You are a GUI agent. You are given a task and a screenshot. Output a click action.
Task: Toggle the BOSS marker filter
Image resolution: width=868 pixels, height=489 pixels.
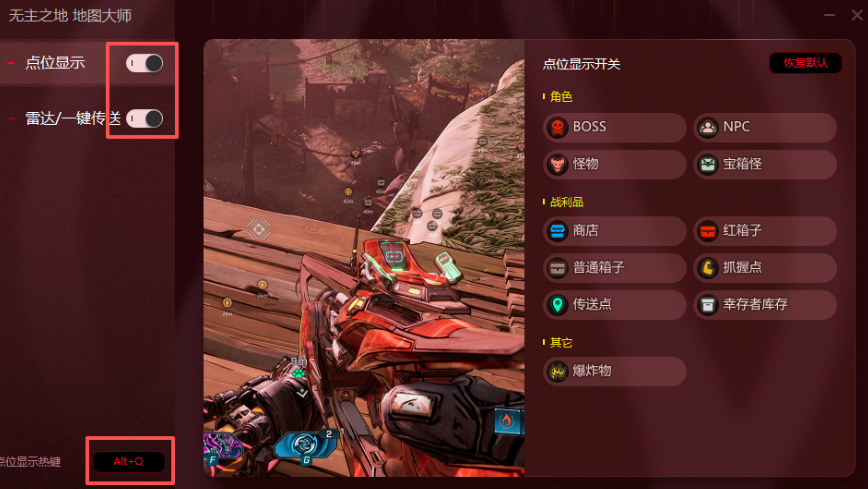(615, 127)
